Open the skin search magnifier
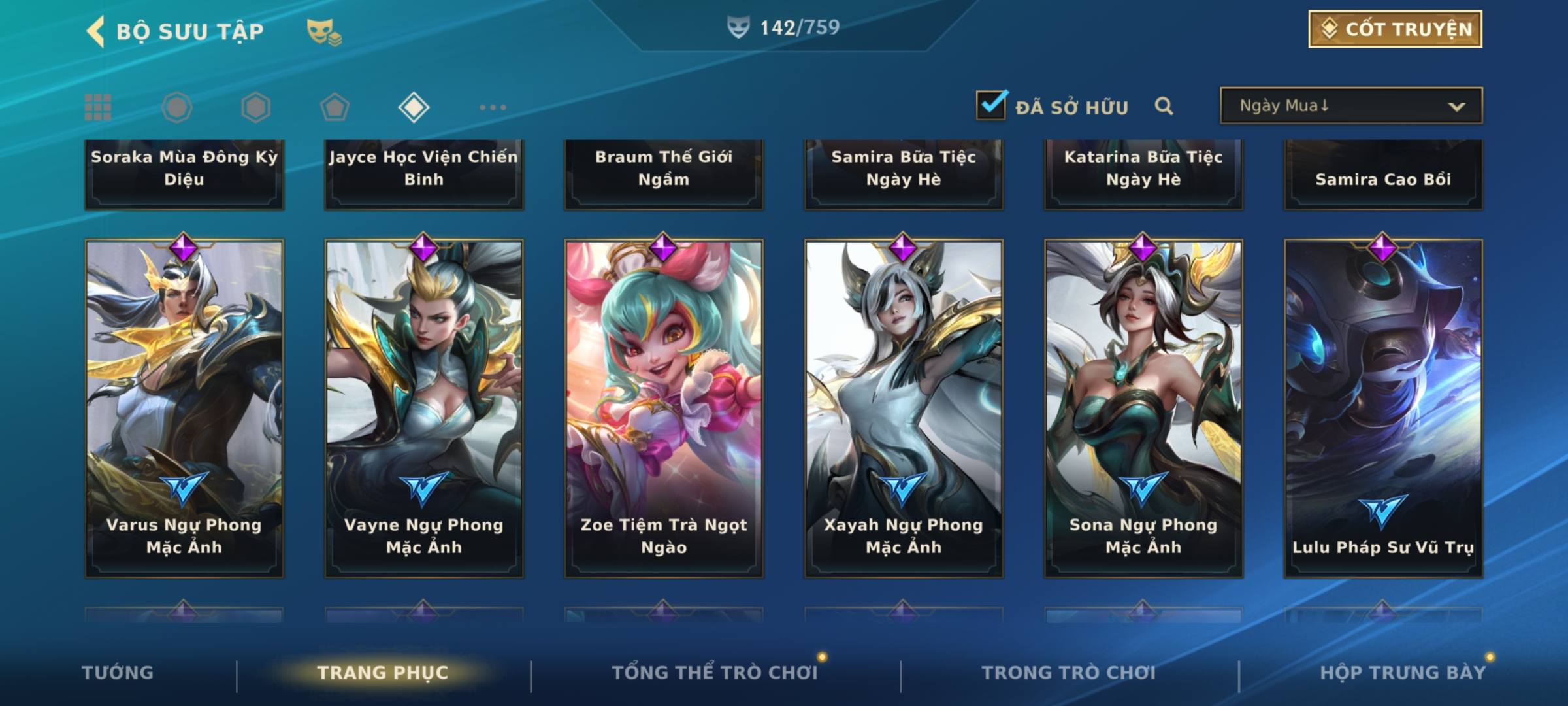Screen dimensions: 1568x706 pos(1164,106)
